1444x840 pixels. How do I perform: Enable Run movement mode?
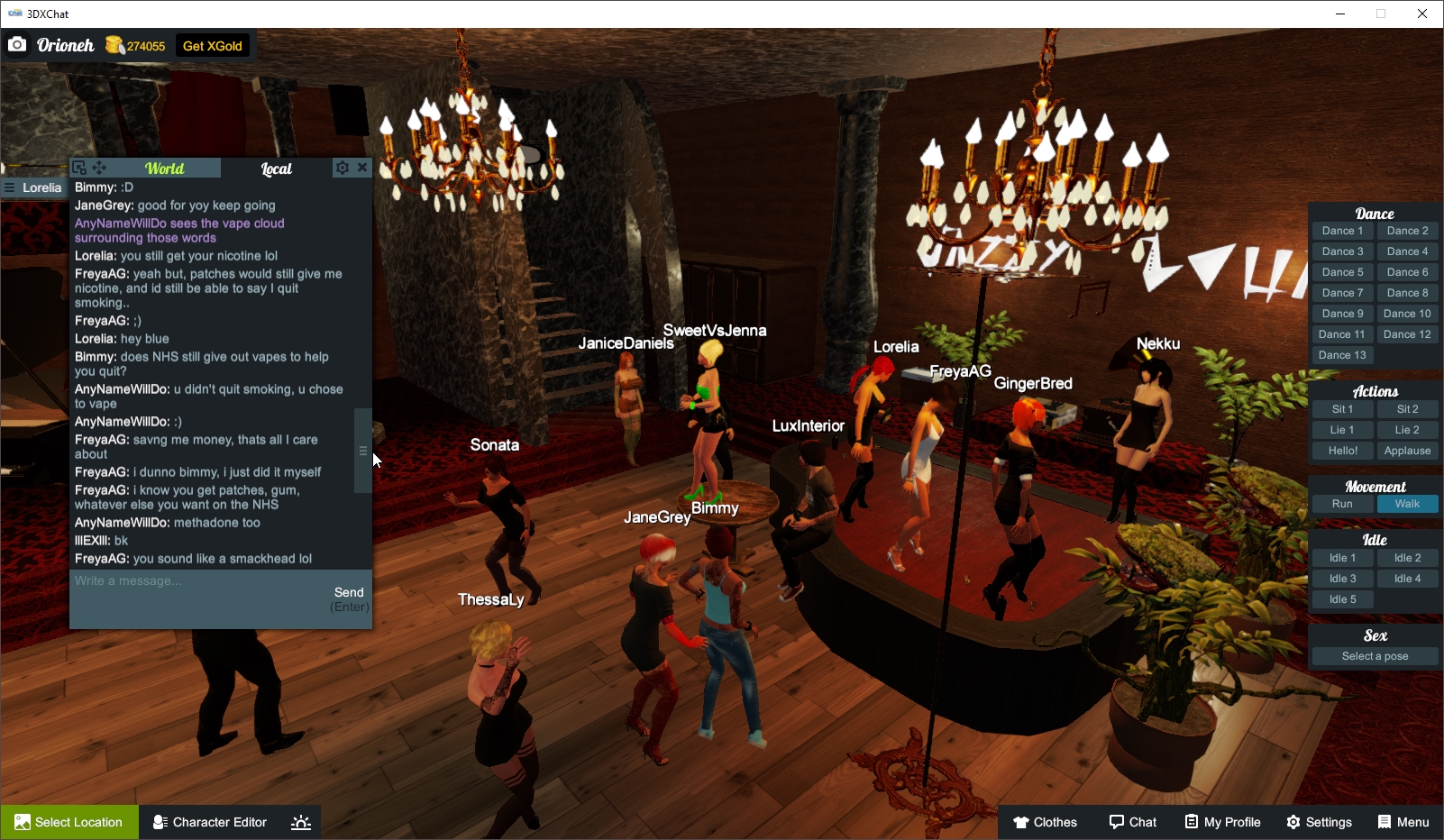point(1342,504)
